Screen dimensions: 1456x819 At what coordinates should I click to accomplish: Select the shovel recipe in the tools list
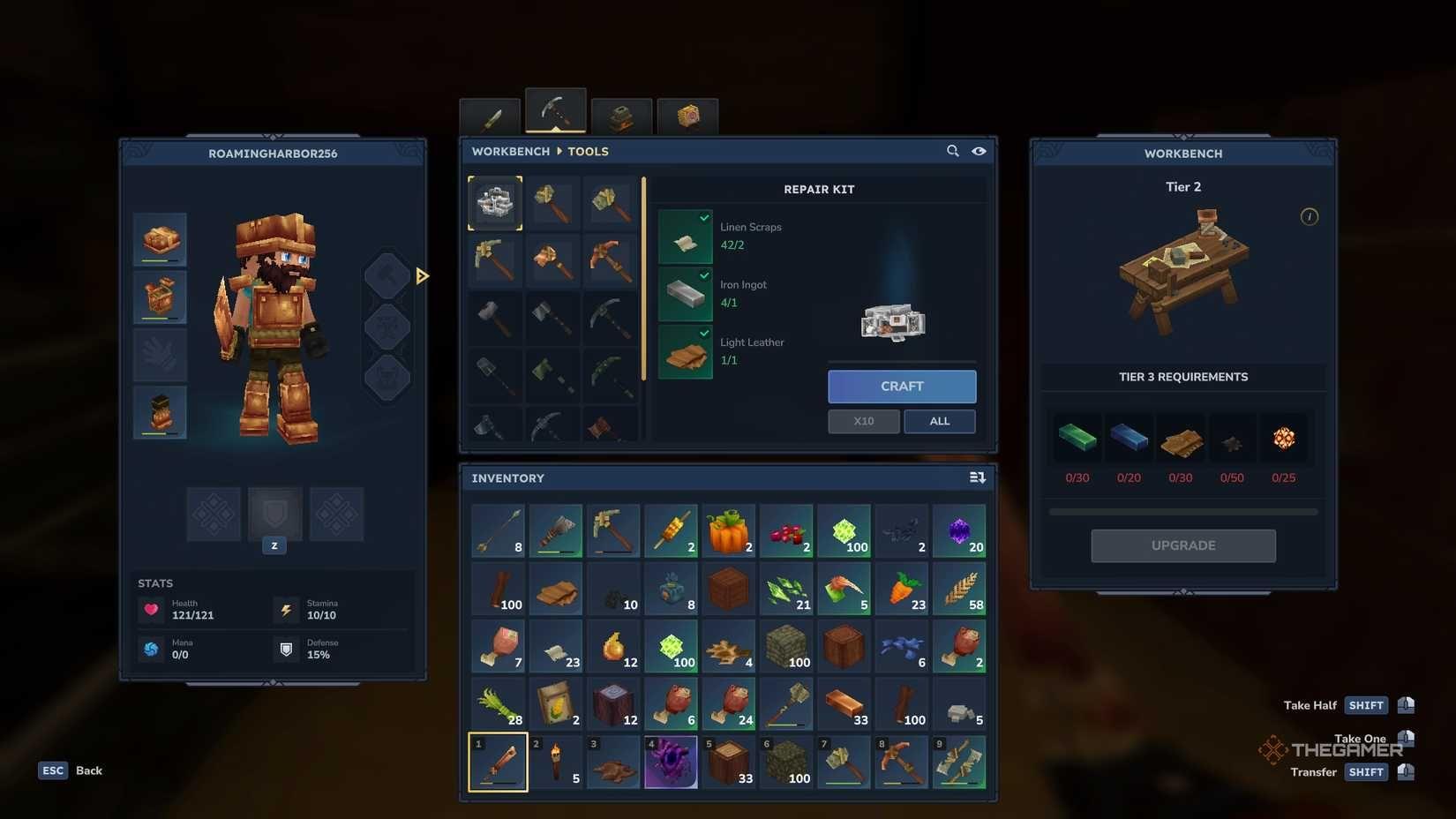click(x=495, y=375)
